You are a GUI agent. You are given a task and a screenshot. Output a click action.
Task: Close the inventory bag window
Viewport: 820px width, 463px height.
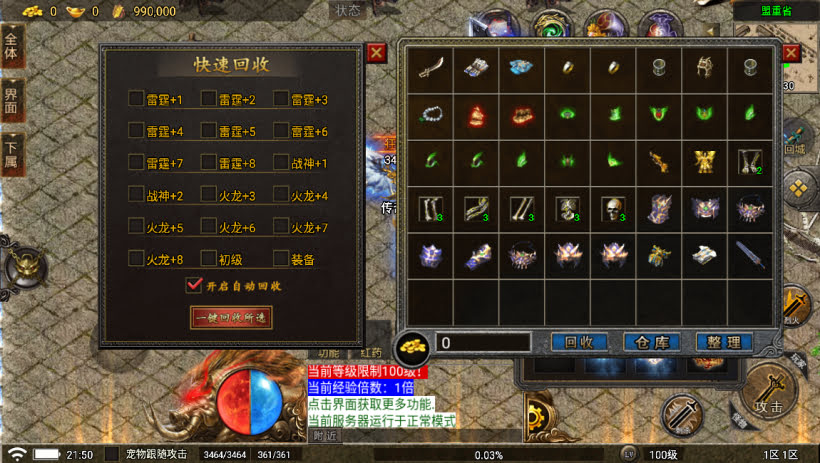791,53
